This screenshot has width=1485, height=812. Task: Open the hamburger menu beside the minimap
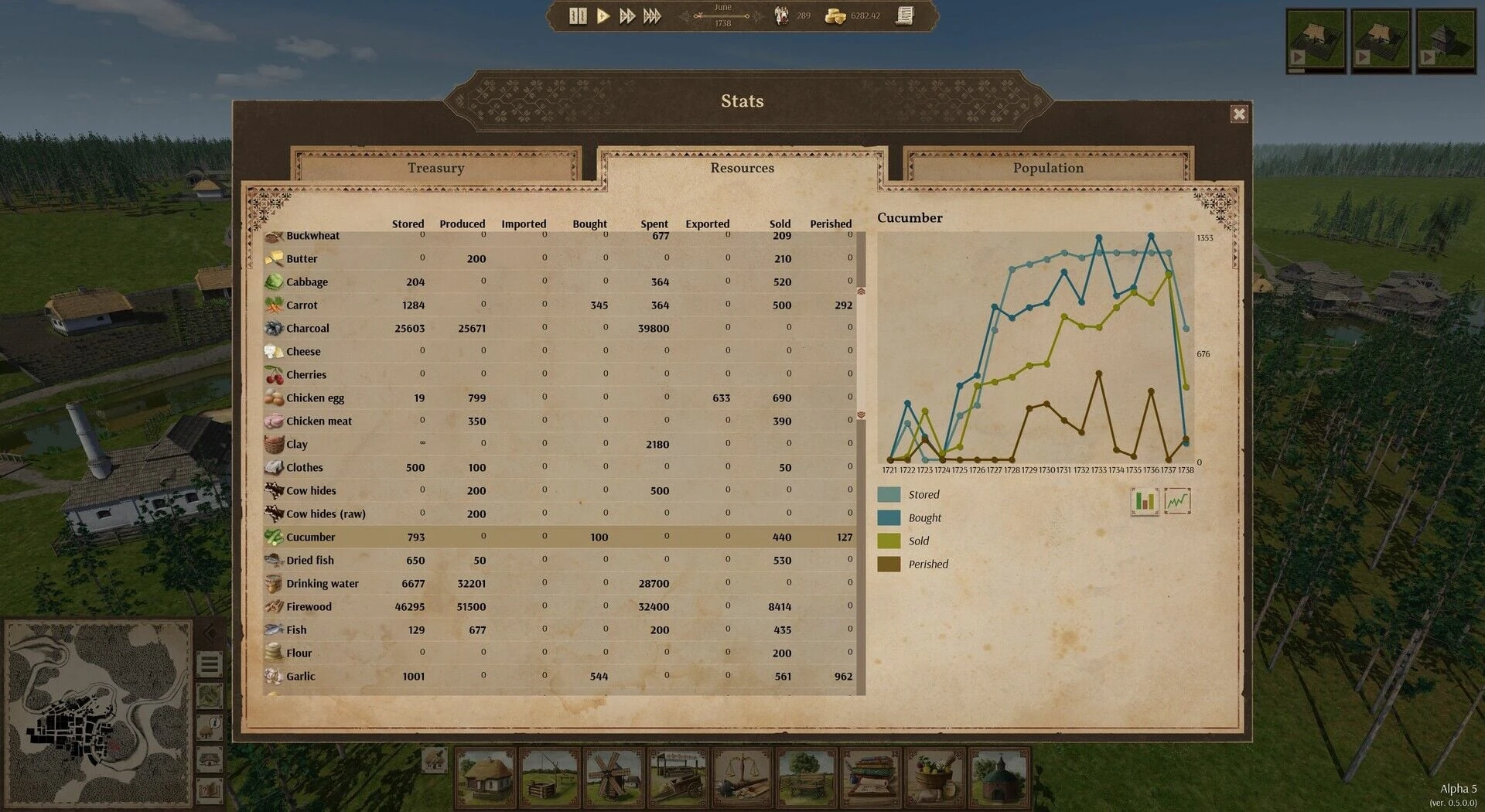pyautogui.click(x=210, y=664)
